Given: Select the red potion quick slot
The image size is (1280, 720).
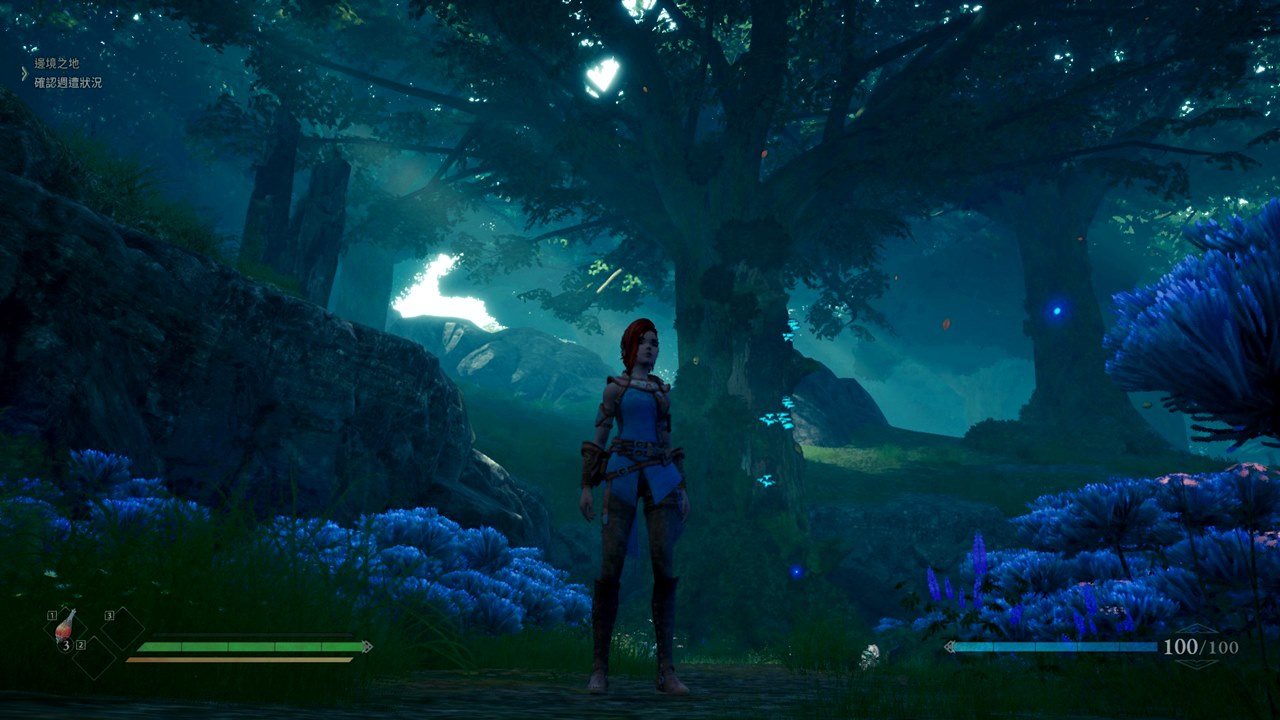Looking at the screenshot, I should 66,627.
